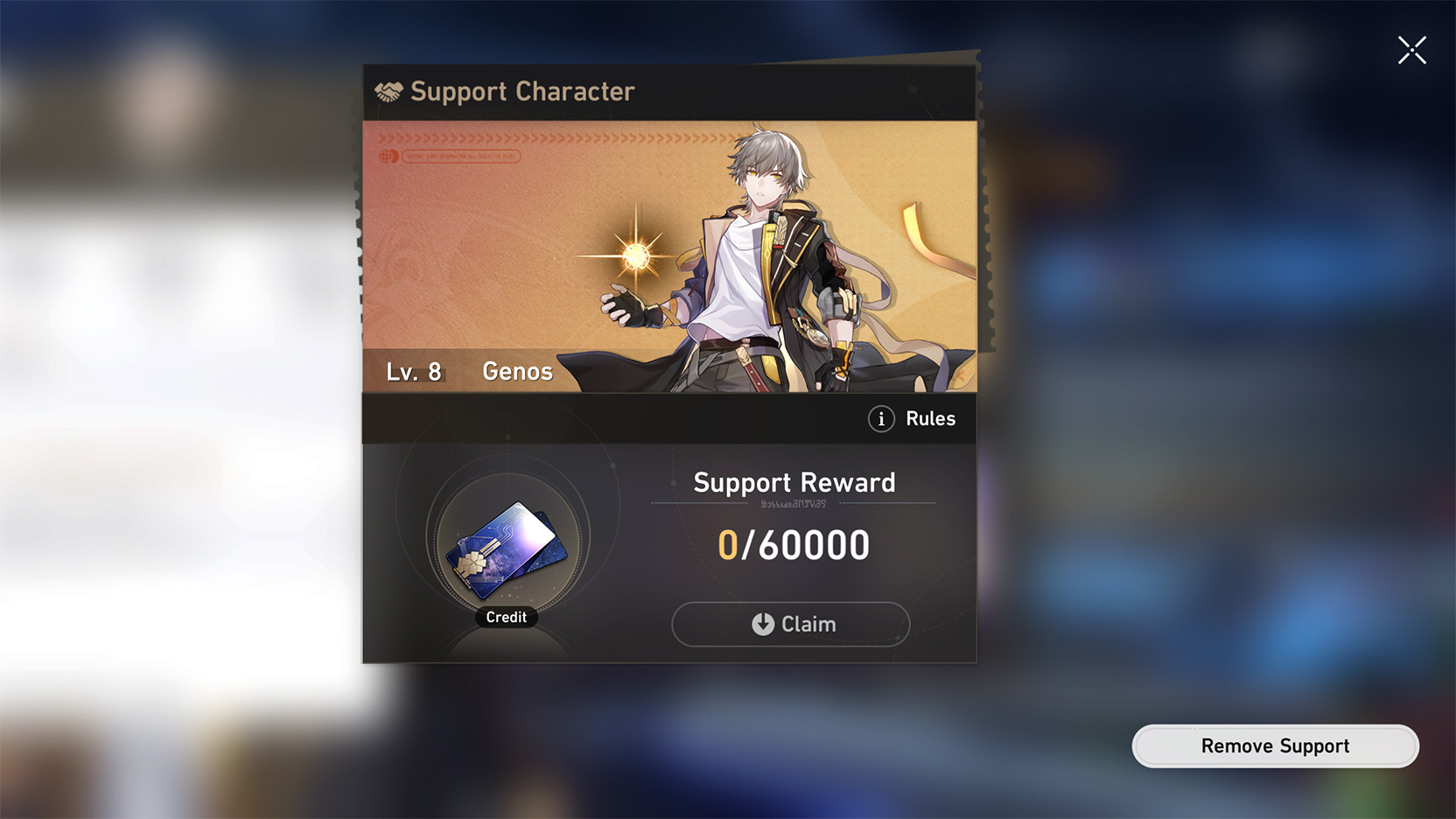
Task: Click the Rules text label
Action: pos(930,419)
